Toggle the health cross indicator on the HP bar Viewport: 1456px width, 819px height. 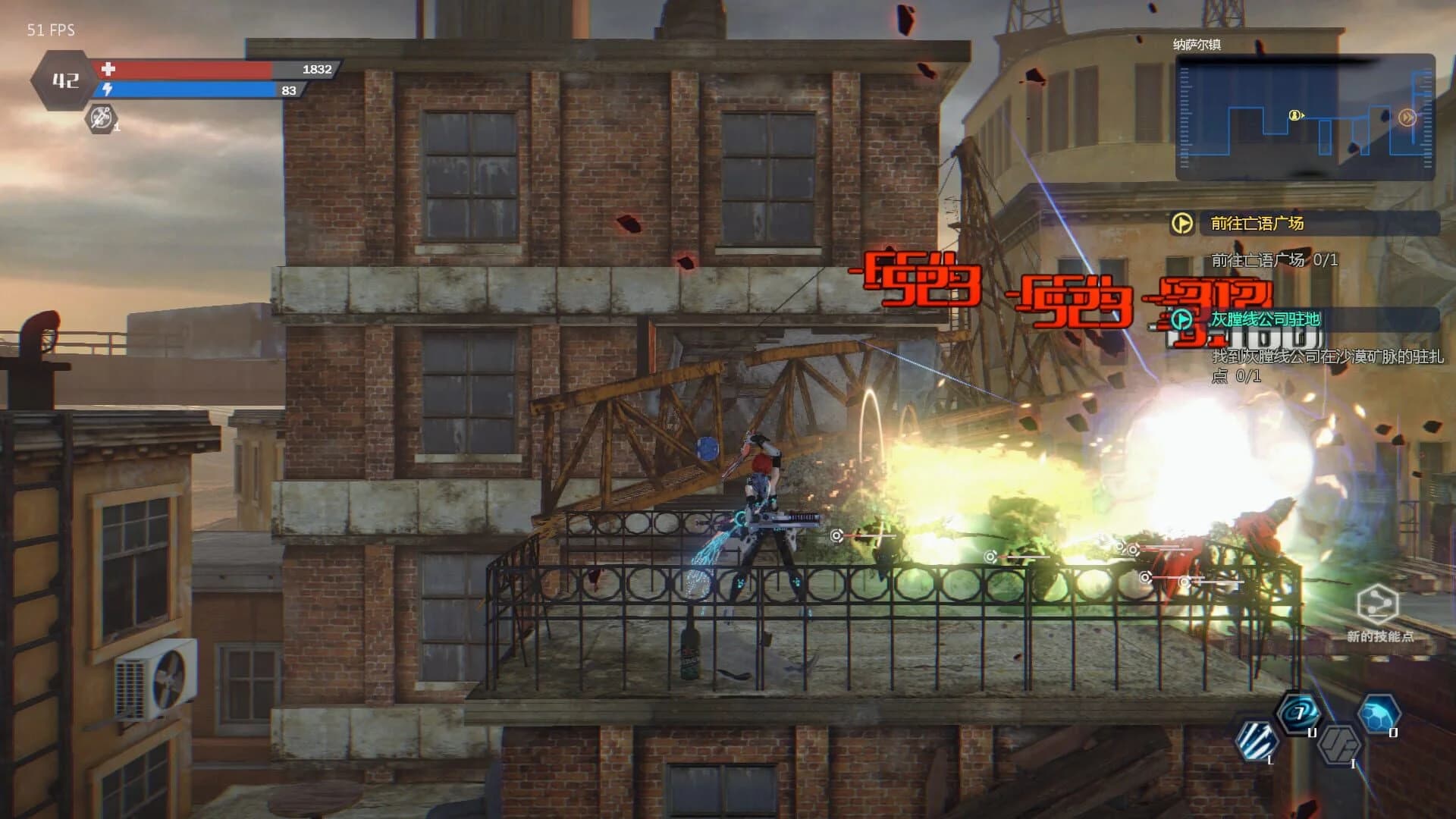106,70
